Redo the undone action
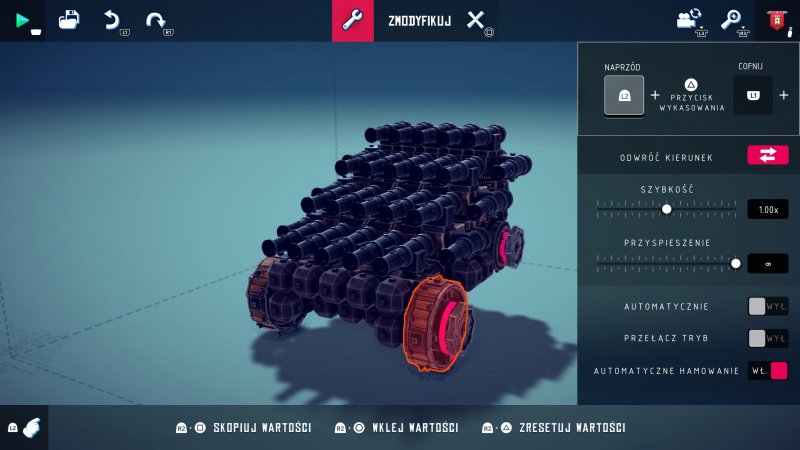800x450 pixels. 155,20
